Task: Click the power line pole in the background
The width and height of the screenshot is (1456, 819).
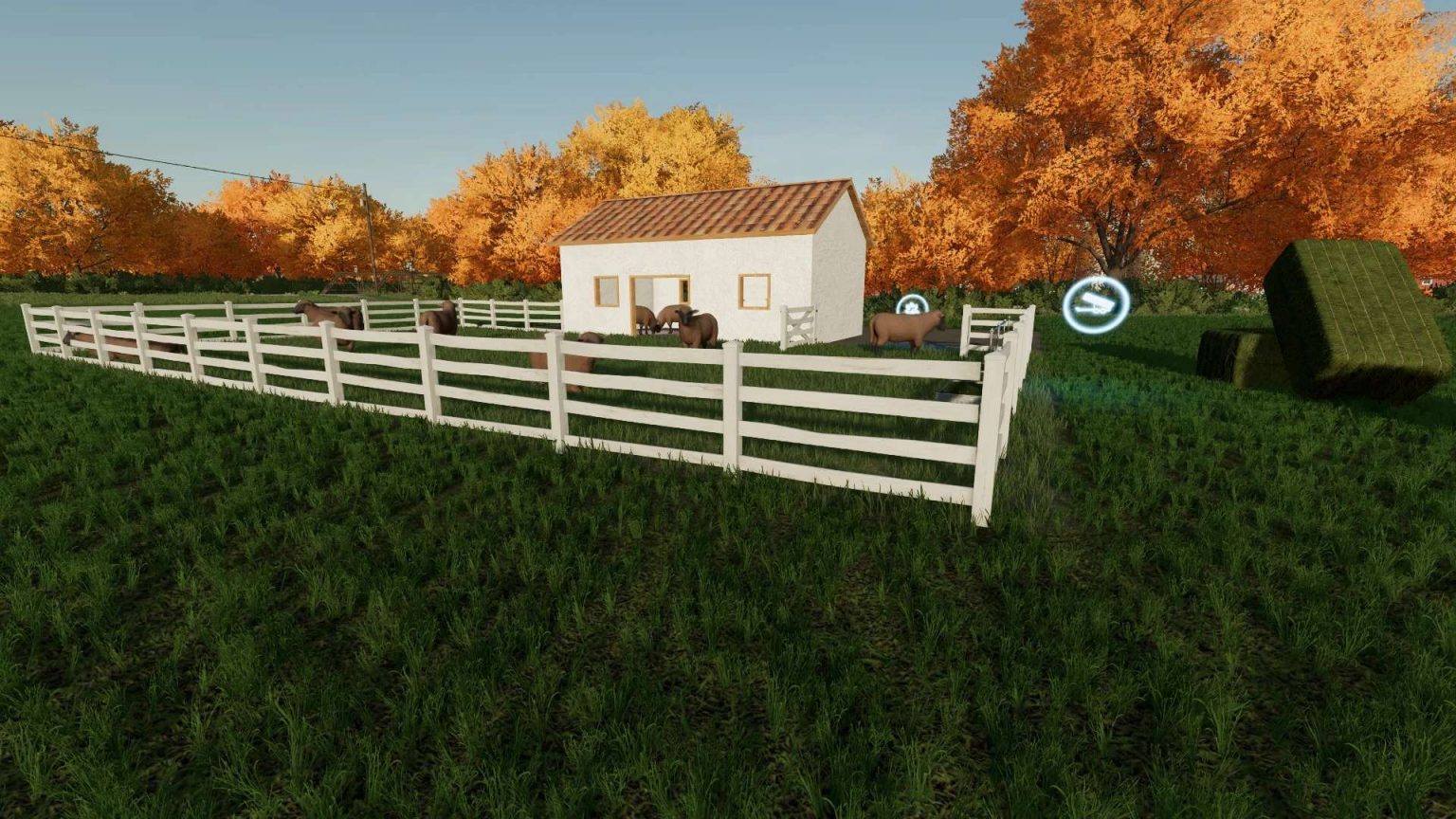Action: pyautogui.click(x=368, y=237)
